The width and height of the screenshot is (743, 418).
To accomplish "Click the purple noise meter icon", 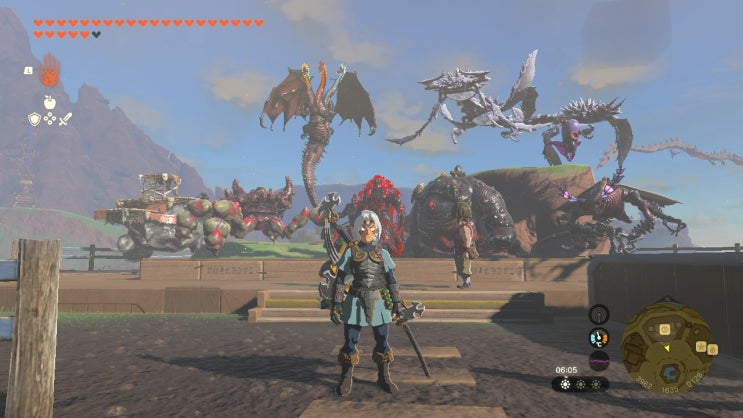I will pyautogui.click(x=599, y=360).
